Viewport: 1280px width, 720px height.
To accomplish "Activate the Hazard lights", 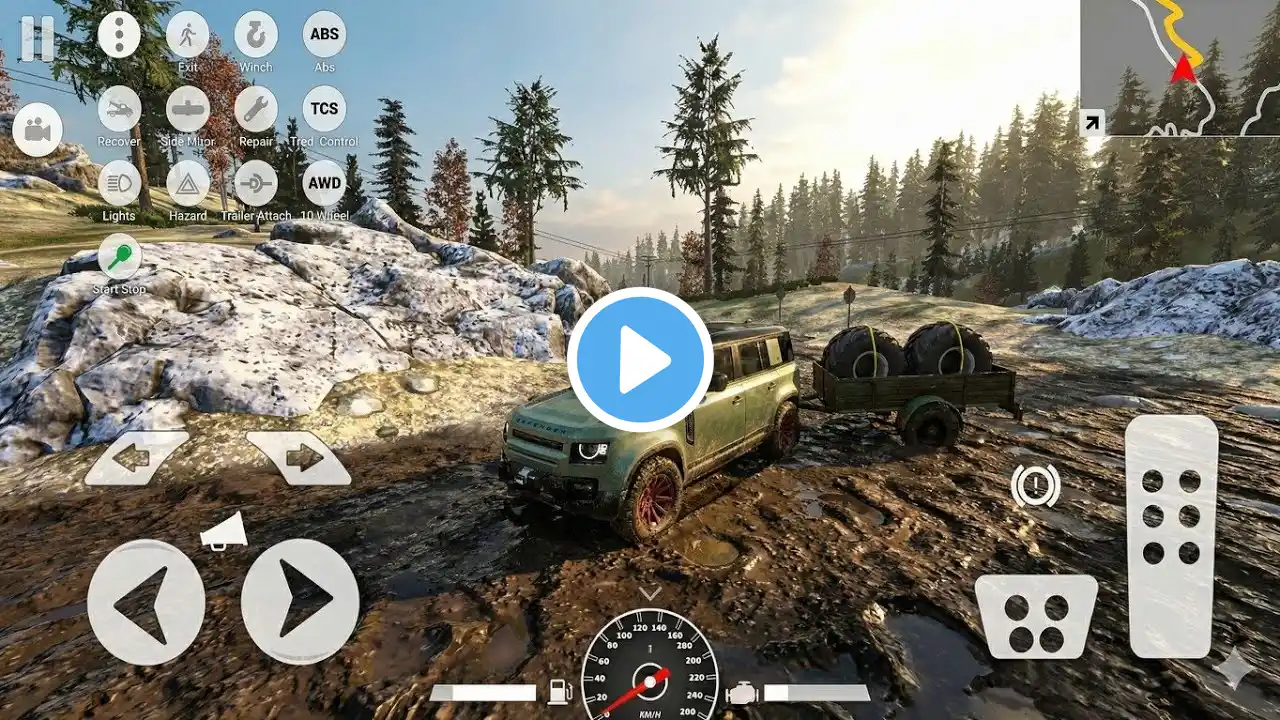I will point(187,184).
